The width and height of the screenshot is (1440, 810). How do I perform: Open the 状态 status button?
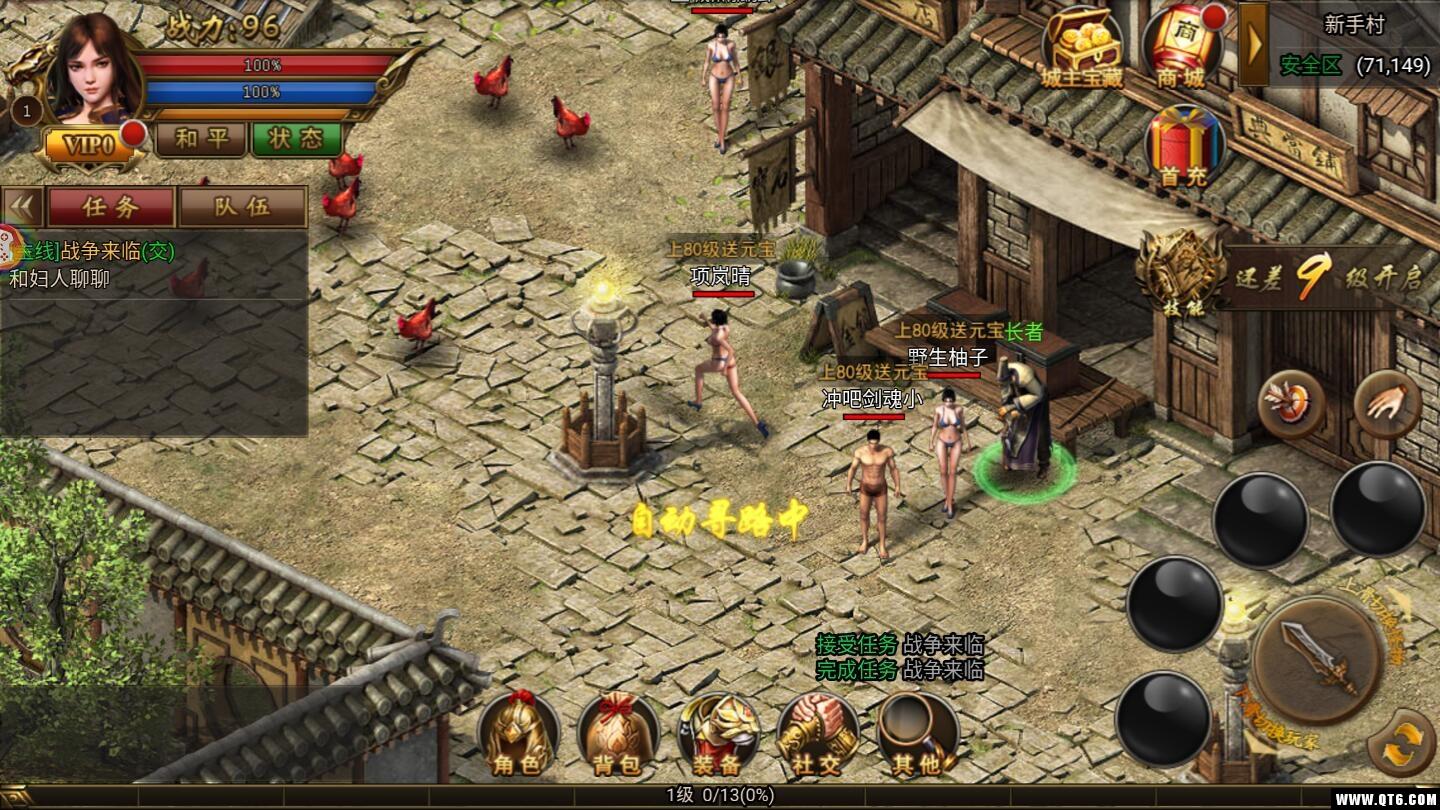click(x=296, y=139)
